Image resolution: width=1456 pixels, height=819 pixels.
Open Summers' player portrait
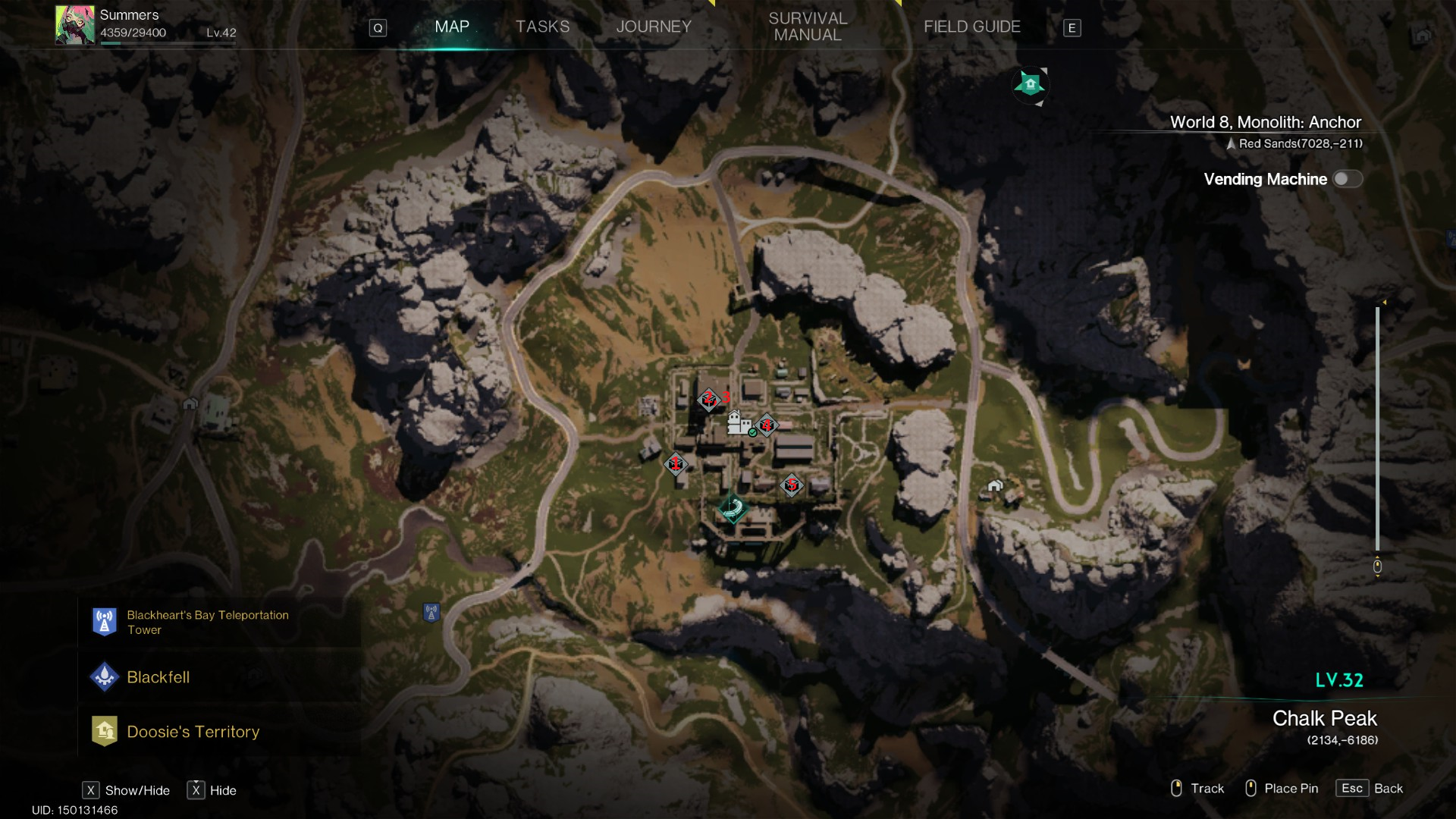tap(74, 24)
